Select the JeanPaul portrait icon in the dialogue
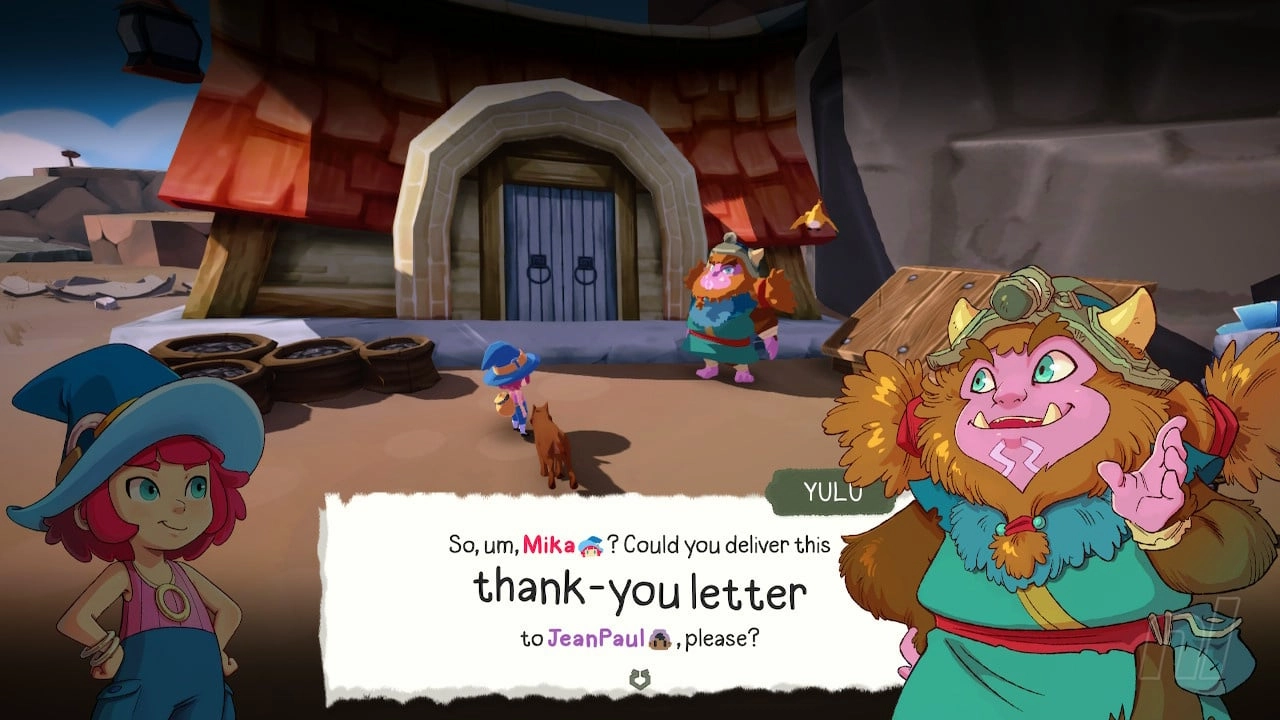This screenshot has height=720, width=1280. click(660, 639)
